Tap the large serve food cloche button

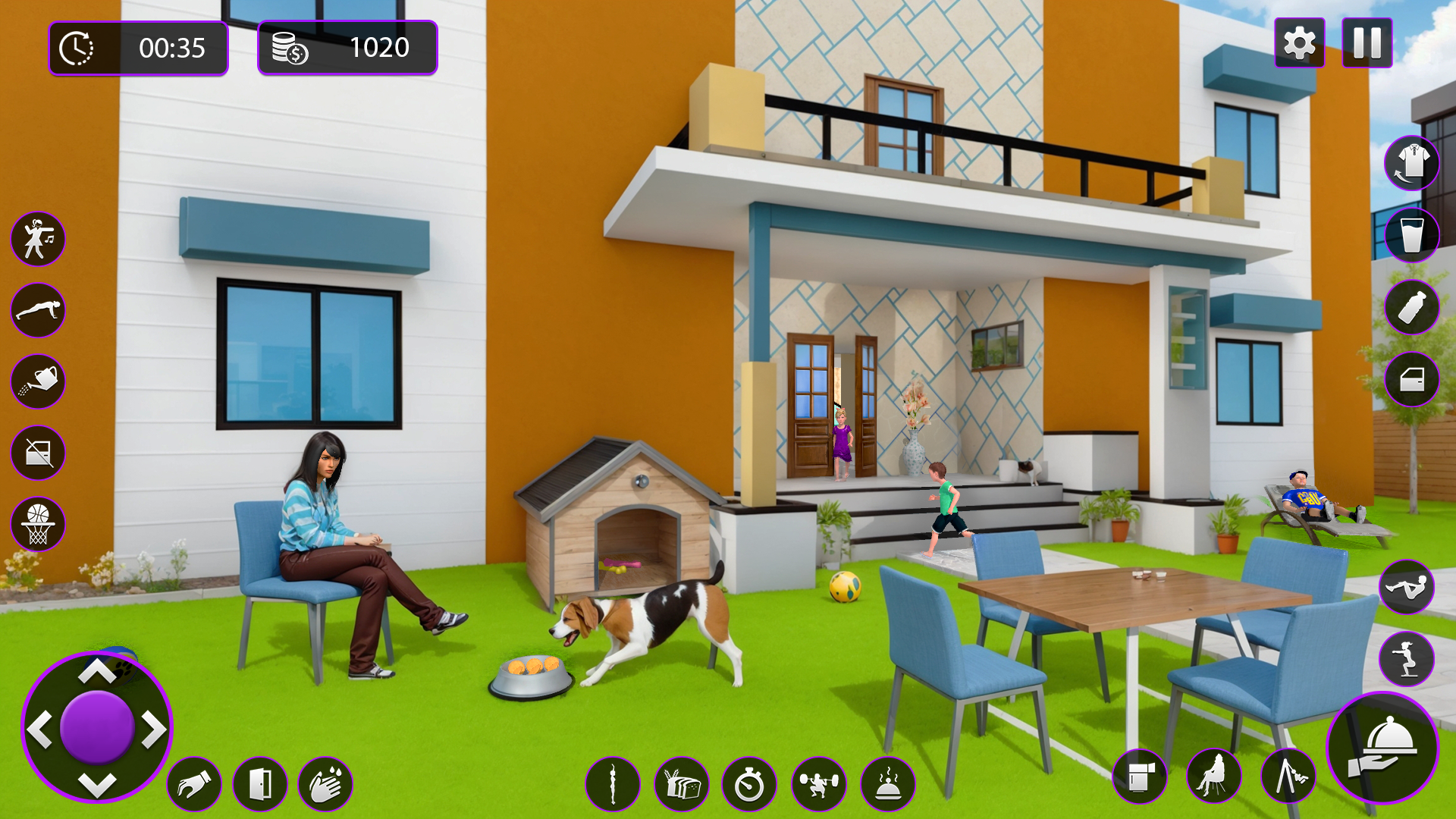pos(1382,748)
